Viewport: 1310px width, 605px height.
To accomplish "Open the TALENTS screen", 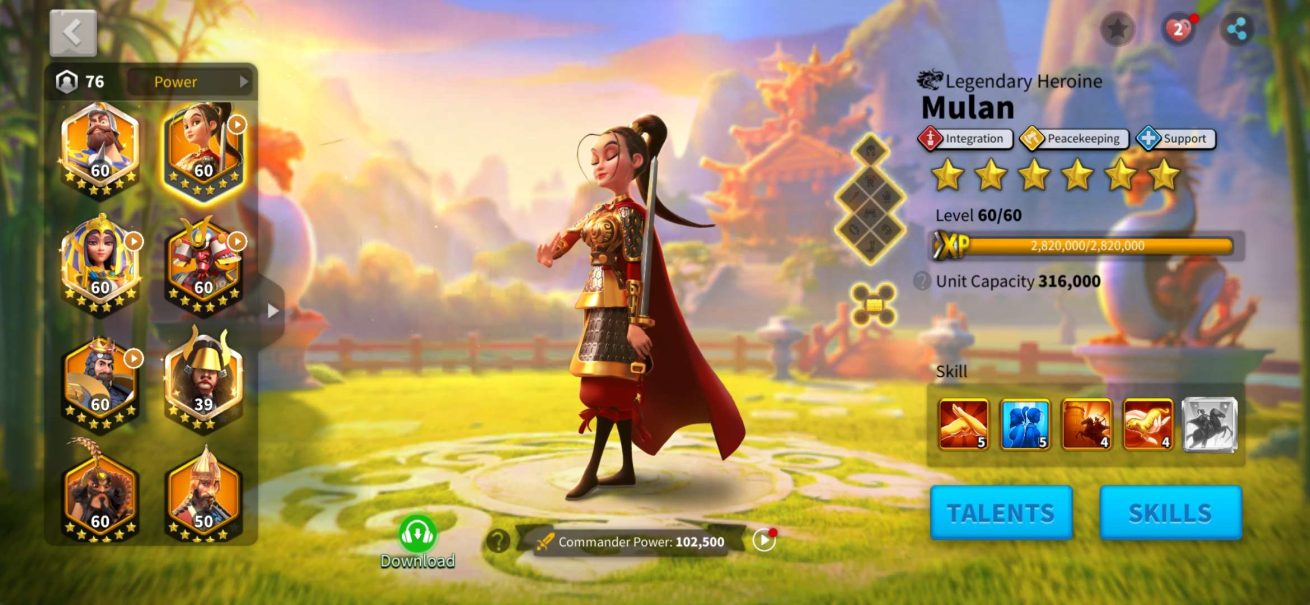I will (1001, 513).
